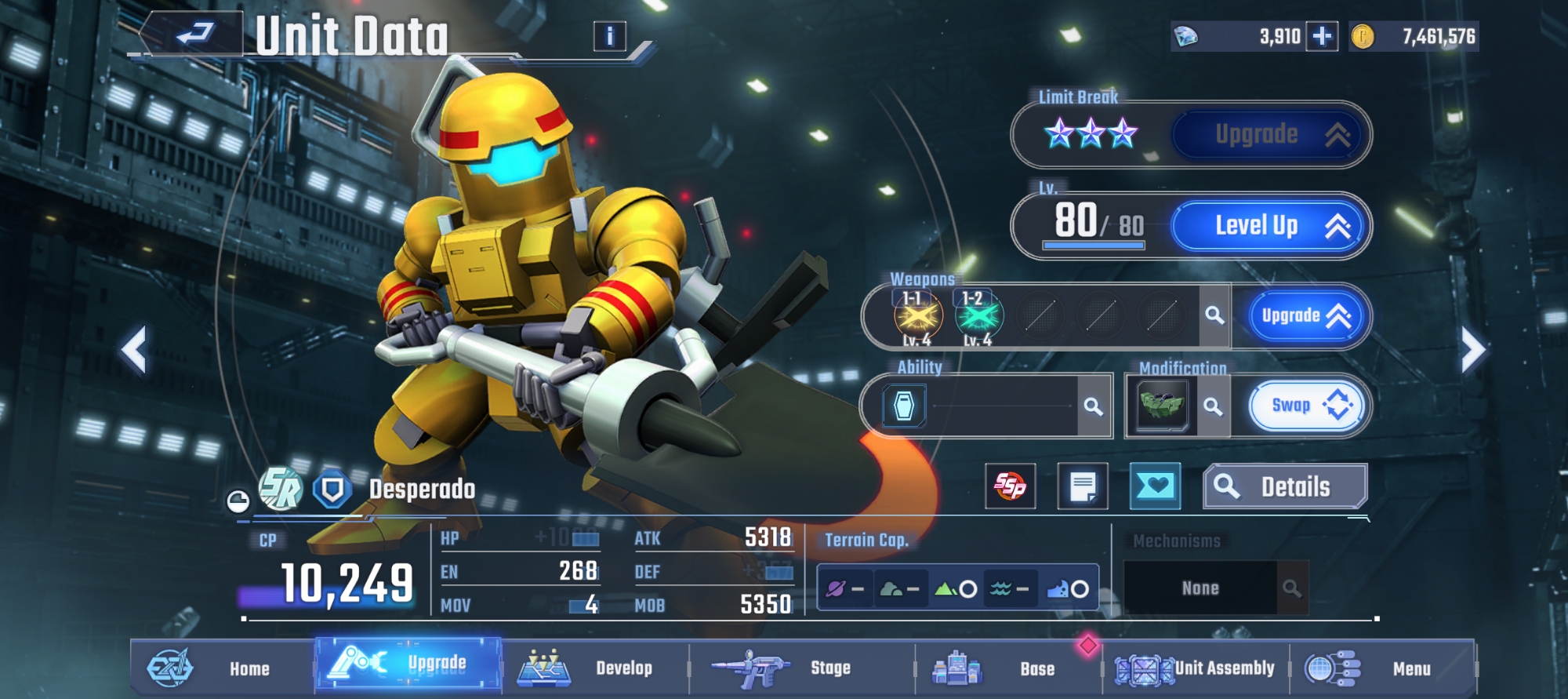Image resolution: width=1568 pixels, height=699 pixels.
Task: Toggle the favorite heart icon
Action: click(1155, 486)
